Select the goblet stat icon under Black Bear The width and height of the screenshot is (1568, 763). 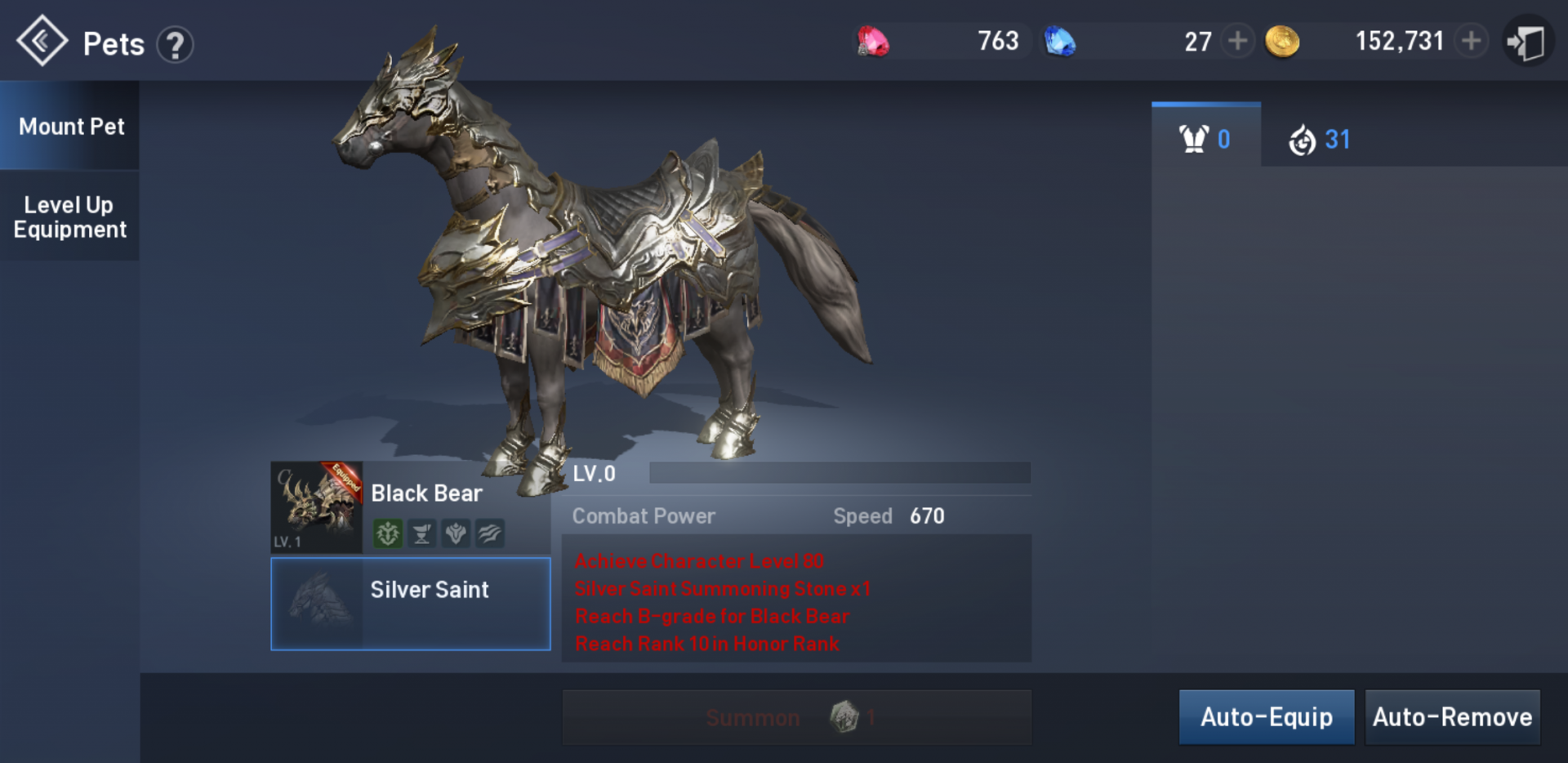point(421,533)
